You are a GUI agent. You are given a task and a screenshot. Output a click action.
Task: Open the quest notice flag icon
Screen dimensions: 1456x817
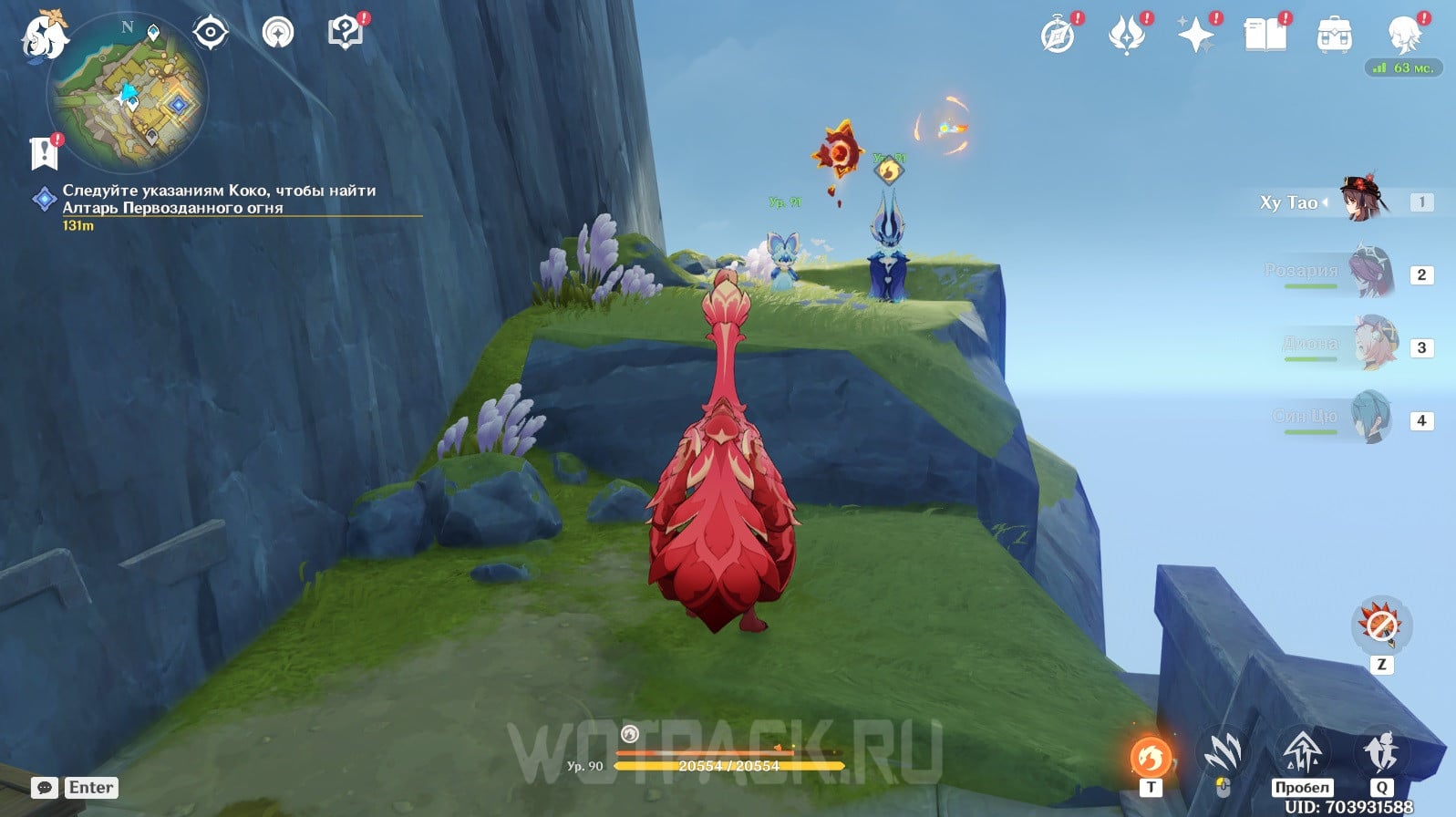click(44, 153)
